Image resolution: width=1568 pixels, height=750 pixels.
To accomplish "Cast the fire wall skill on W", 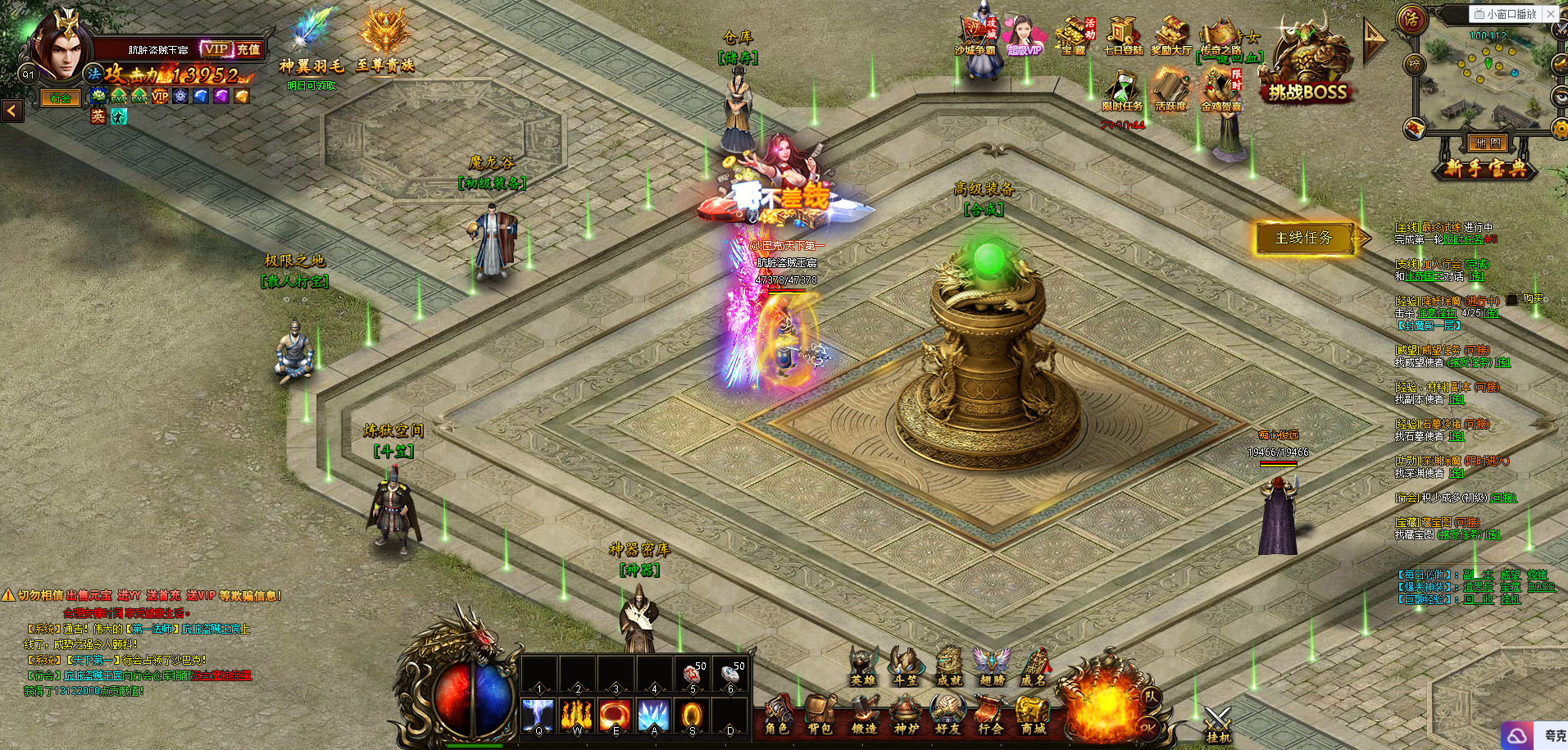I will pos(577,716).
